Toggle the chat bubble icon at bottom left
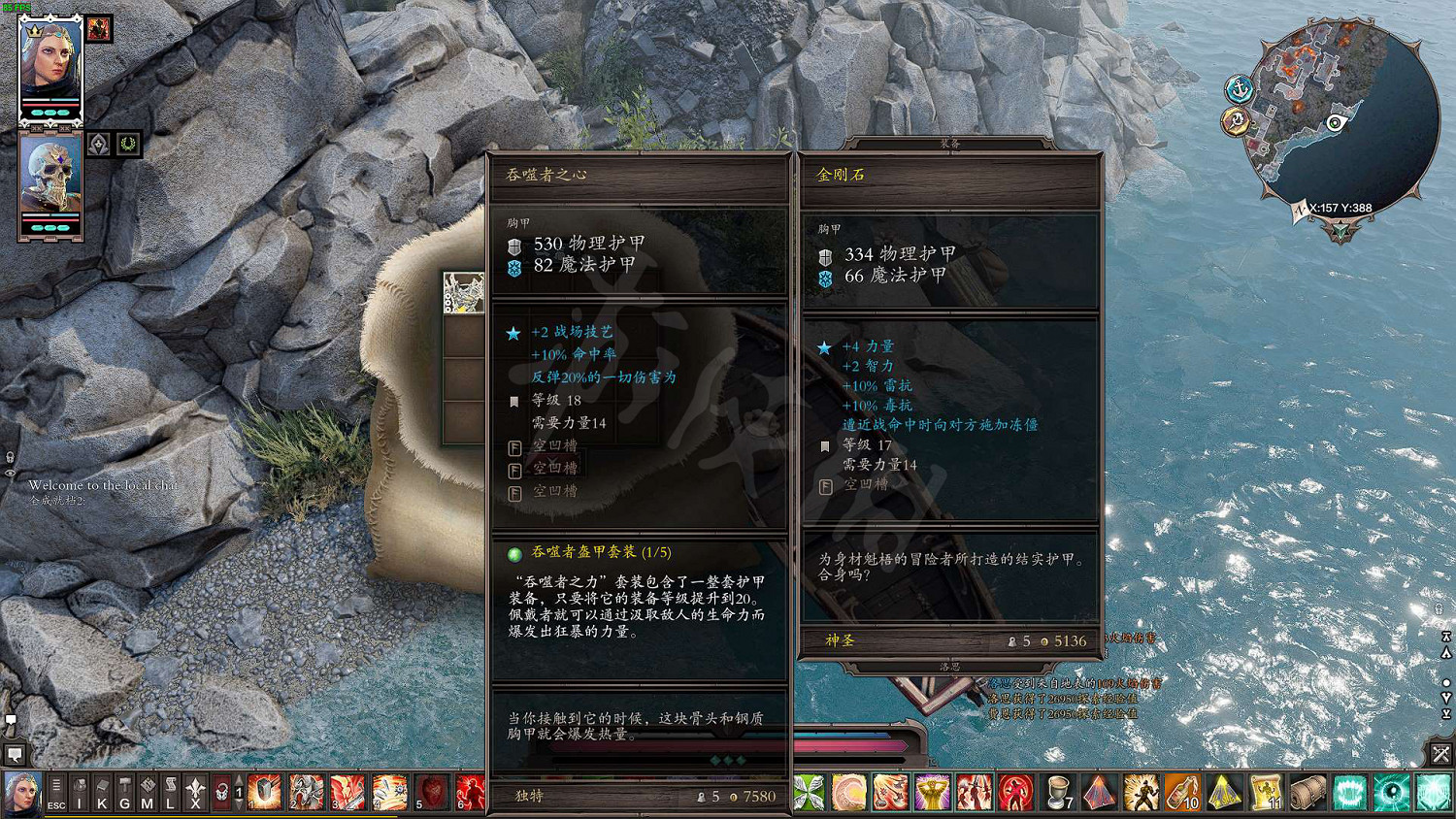This screenshot has width=1456, height=819. pos(13,754)
